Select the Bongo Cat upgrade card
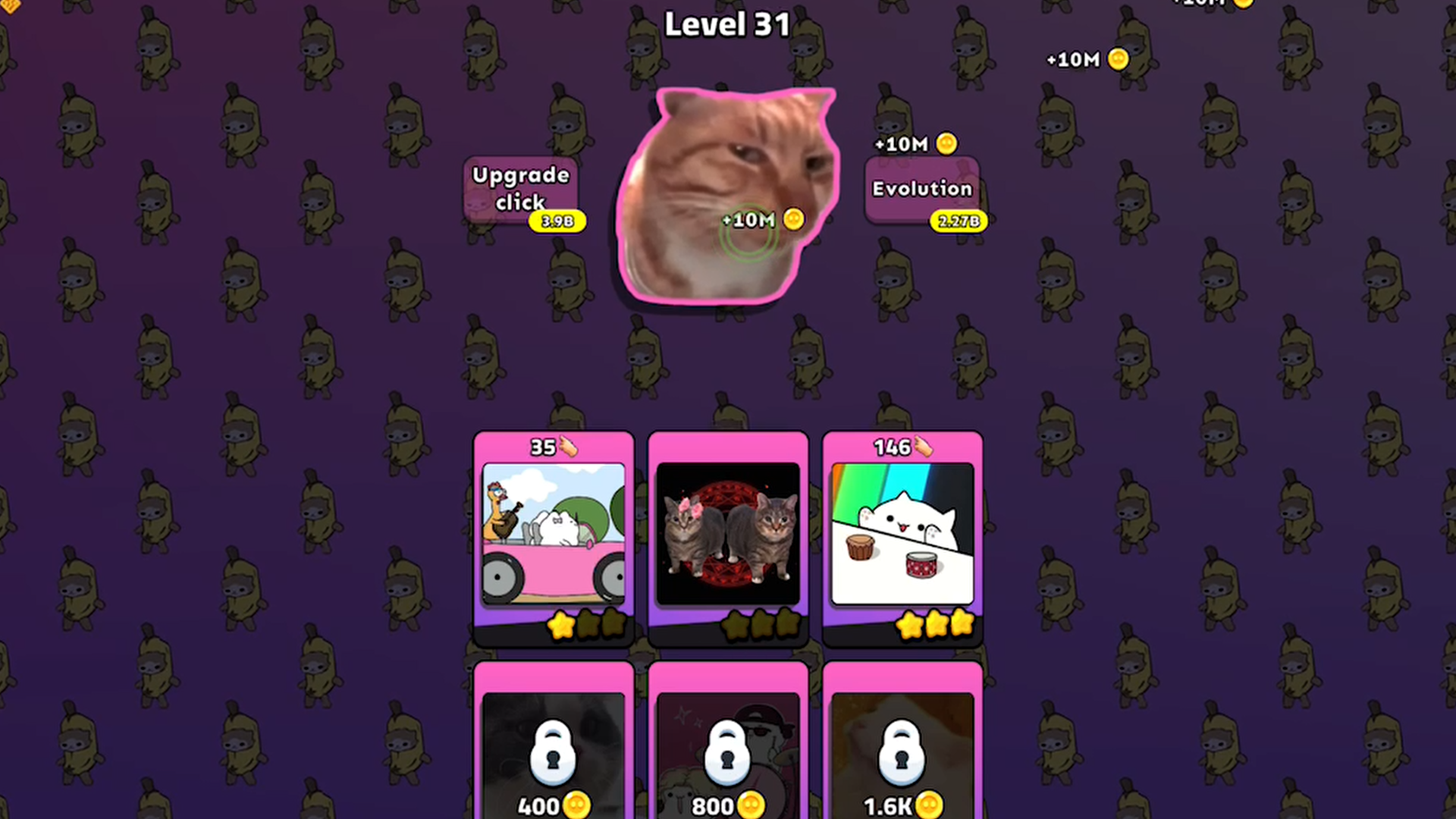Screen dimensions: 1456x819 click(902, 535)
